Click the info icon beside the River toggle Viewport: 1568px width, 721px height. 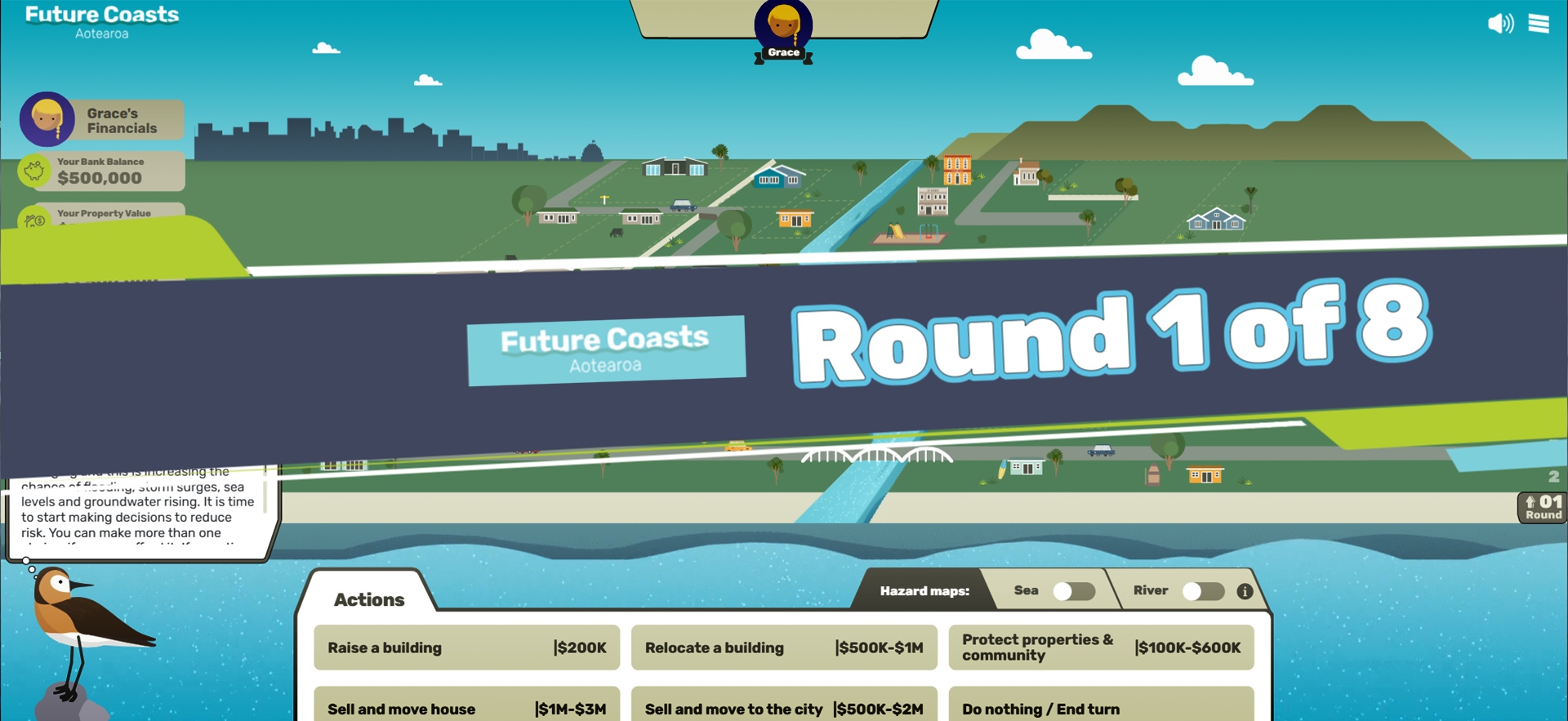[x=1244, y=590]
